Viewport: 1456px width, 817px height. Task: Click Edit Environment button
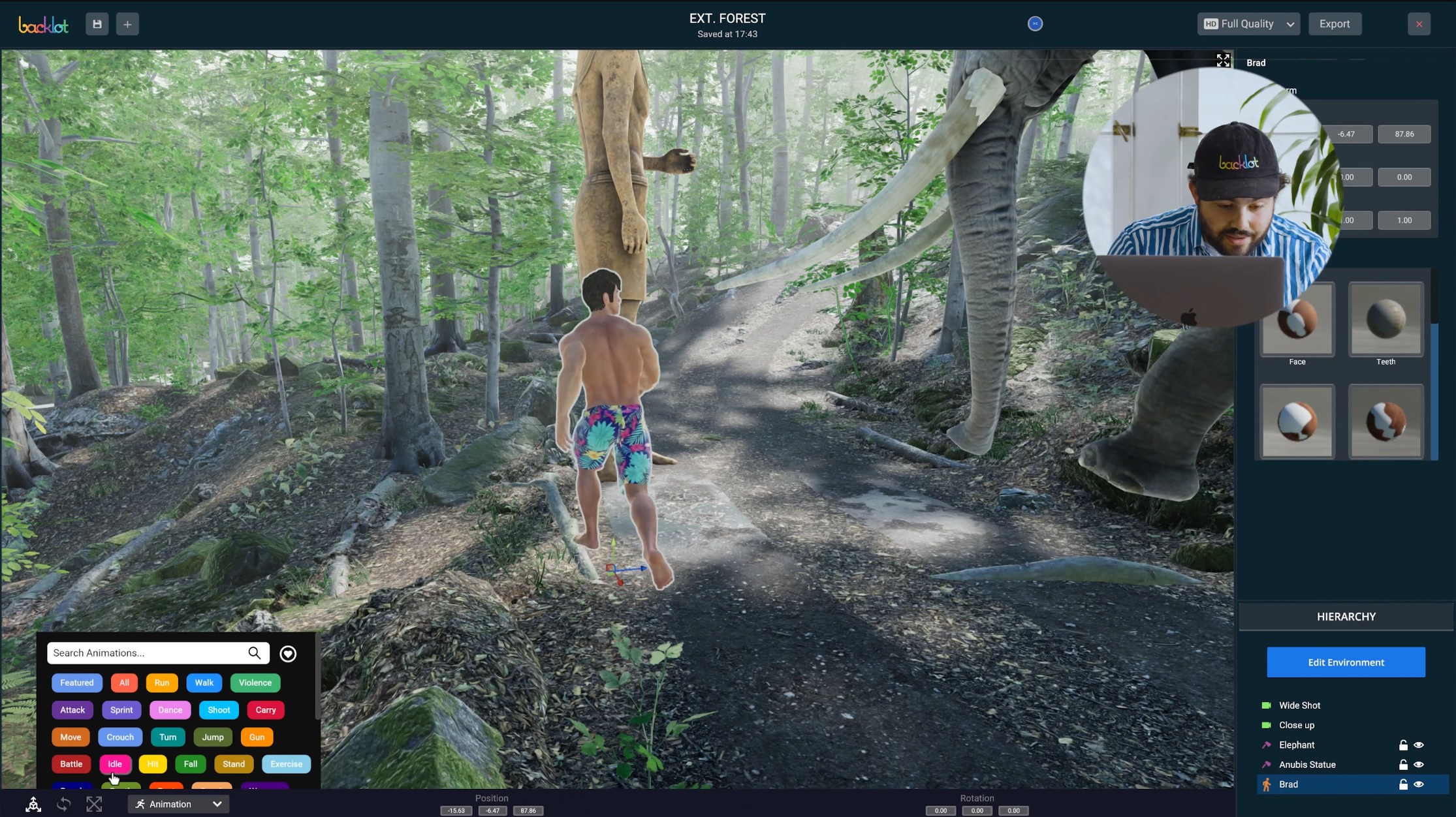(x=1346, y=662)
